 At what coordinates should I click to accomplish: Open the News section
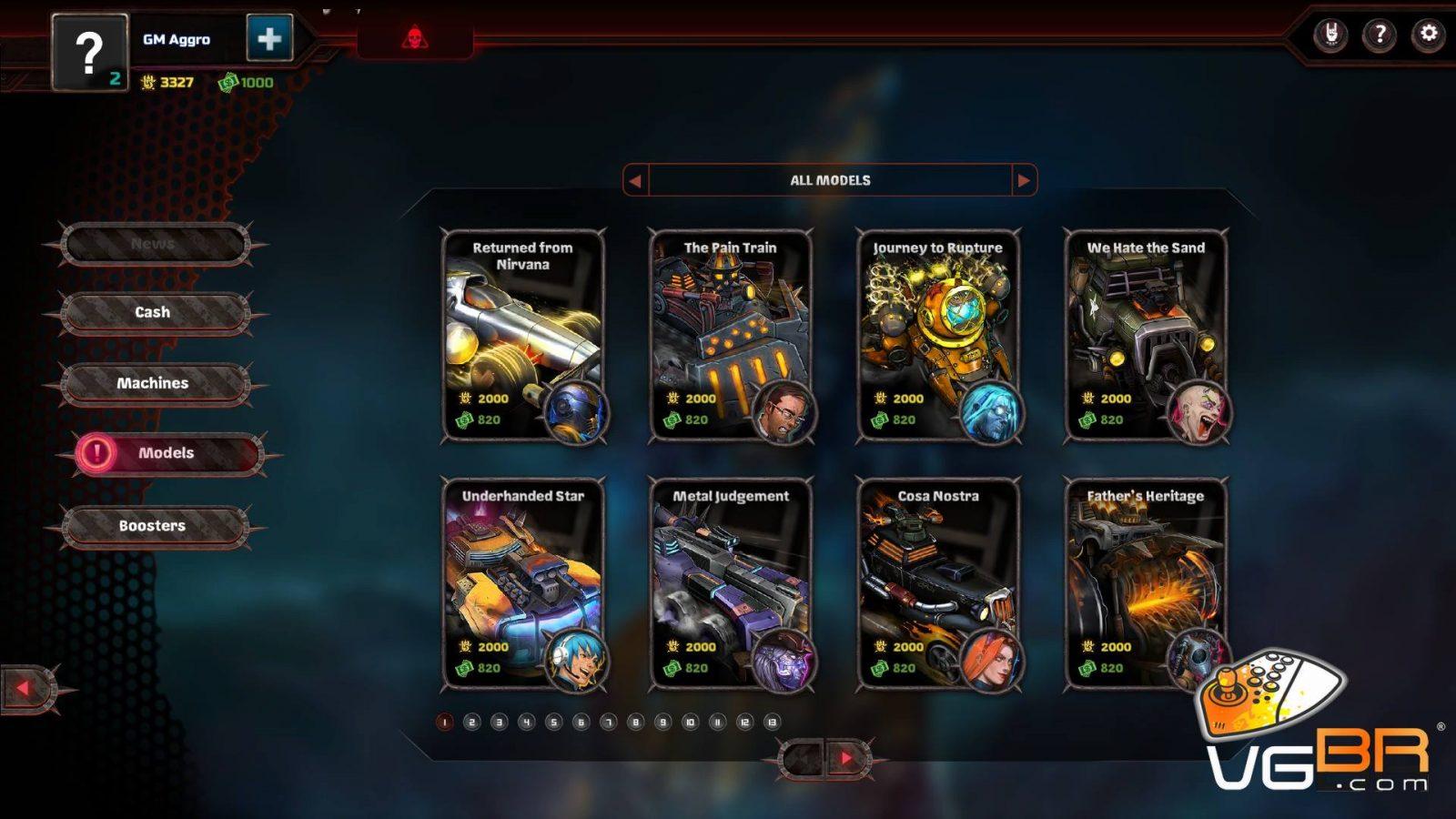(153, 244)
